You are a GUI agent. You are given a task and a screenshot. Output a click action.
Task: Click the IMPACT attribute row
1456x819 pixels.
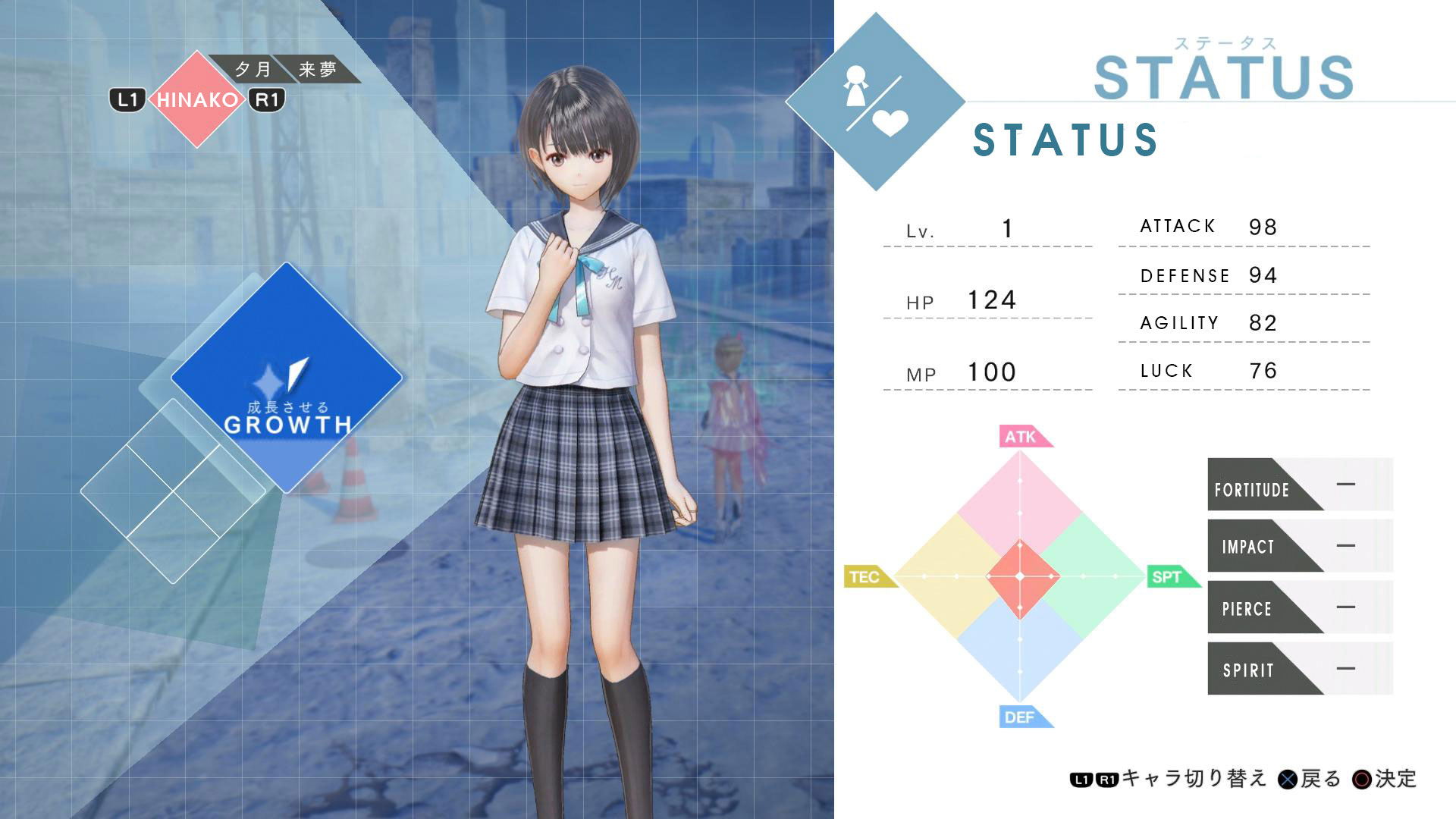pos(1300,546)
